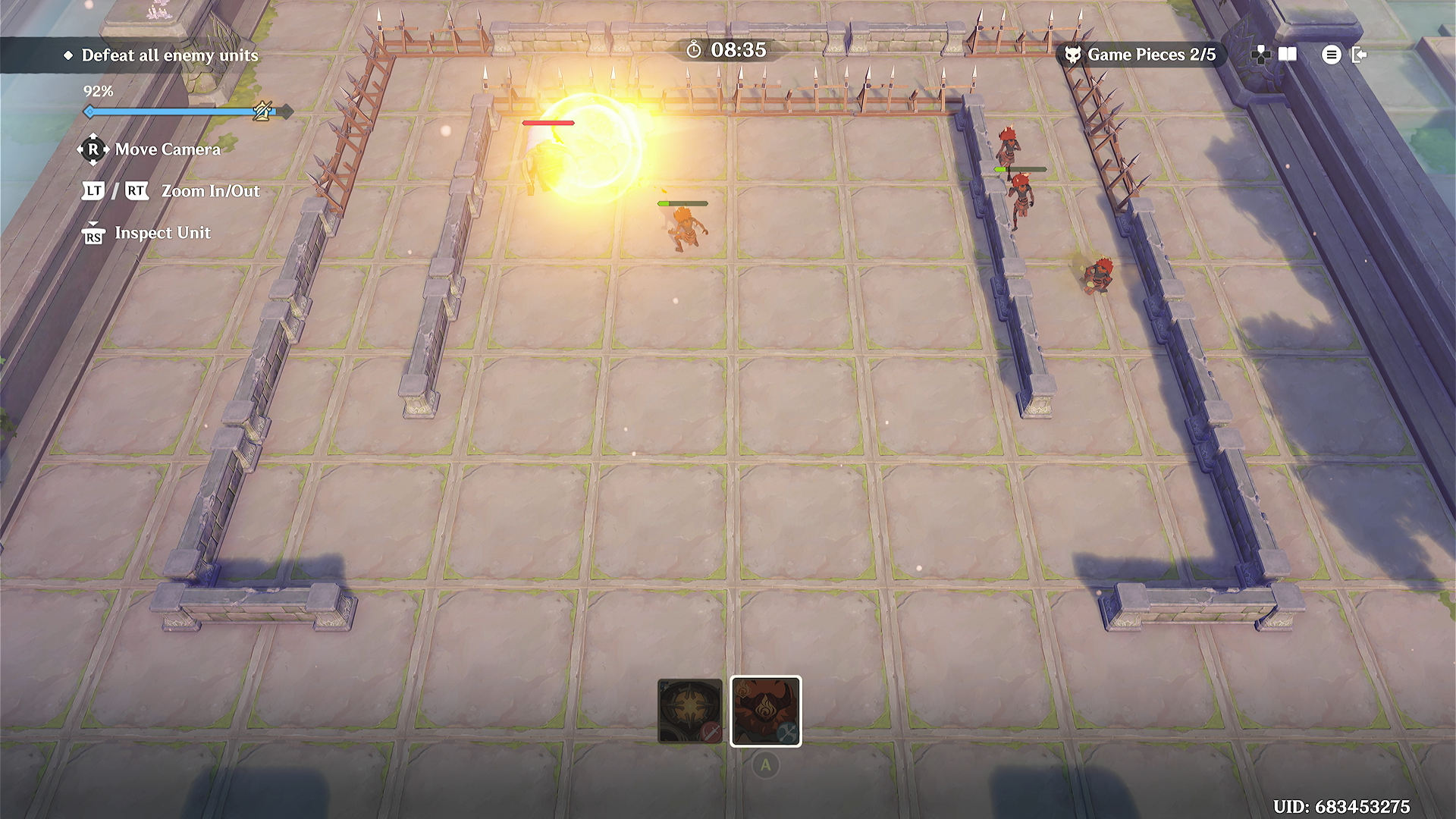Open the tutorial book icon

[x=1288, y=55]
